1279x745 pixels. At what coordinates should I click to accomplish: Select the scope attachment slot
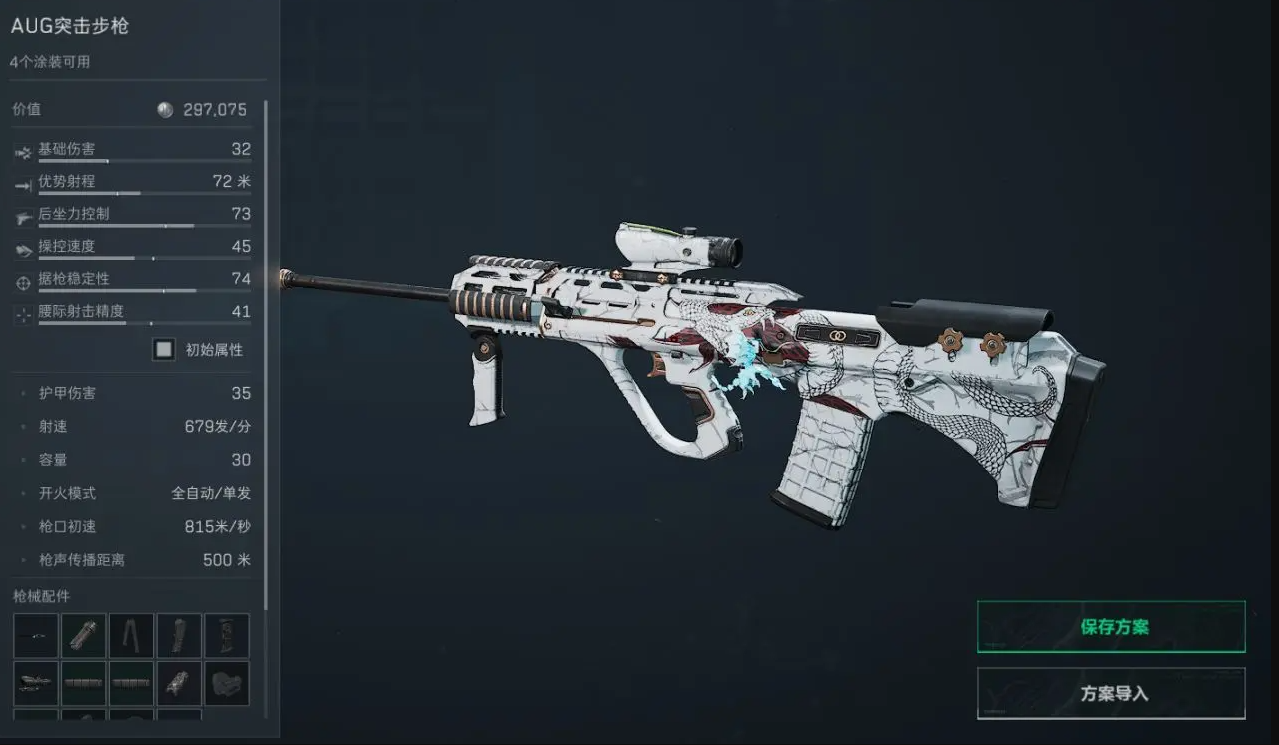pos(35,684)
